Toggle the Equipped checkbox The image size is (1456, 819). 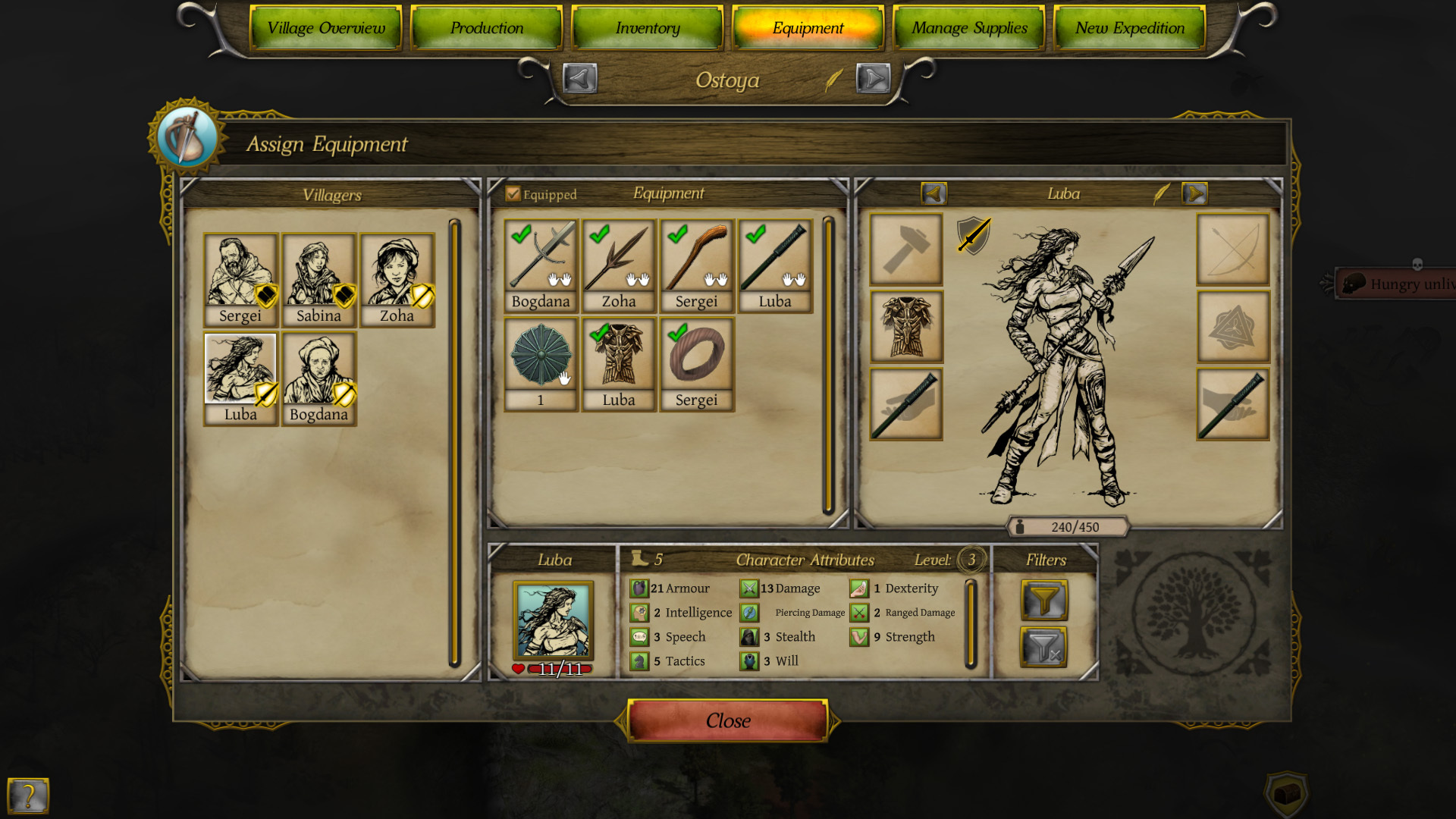[513, 194]
